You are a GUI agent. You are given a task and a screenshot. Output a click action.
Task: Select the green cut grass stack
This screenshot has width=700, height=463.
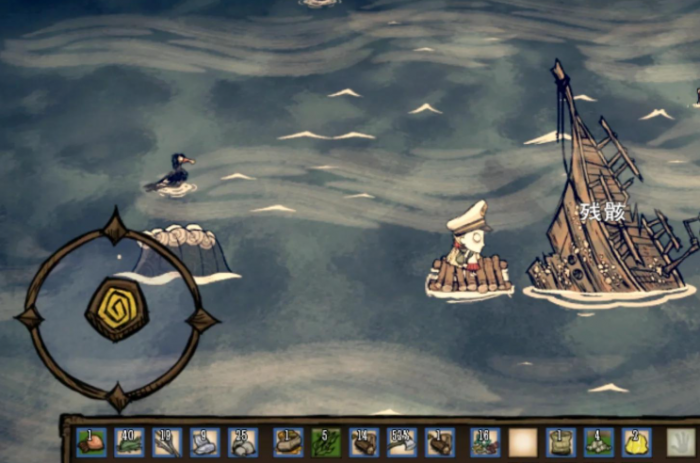325,441
